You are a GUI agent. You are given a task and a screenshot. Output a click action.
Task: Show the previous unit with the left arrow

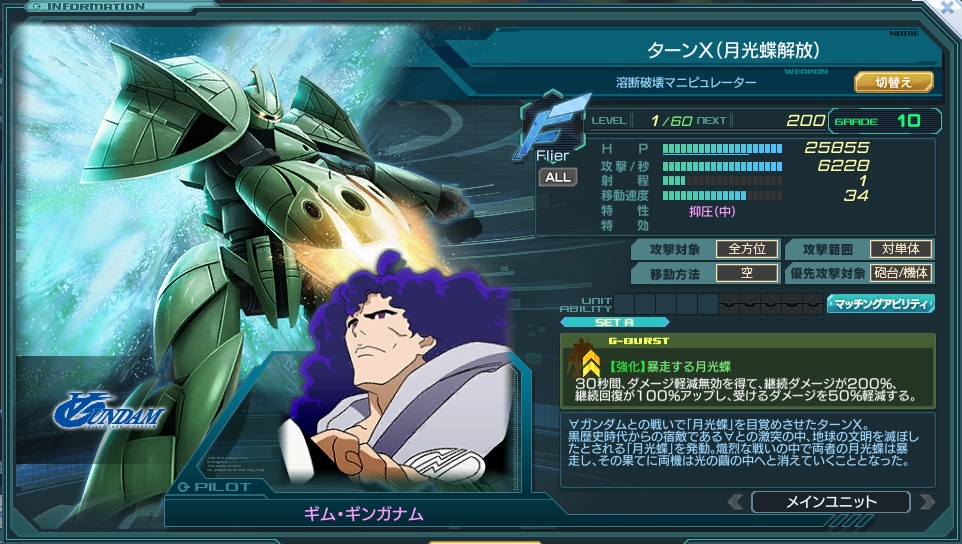pos(736,502)
